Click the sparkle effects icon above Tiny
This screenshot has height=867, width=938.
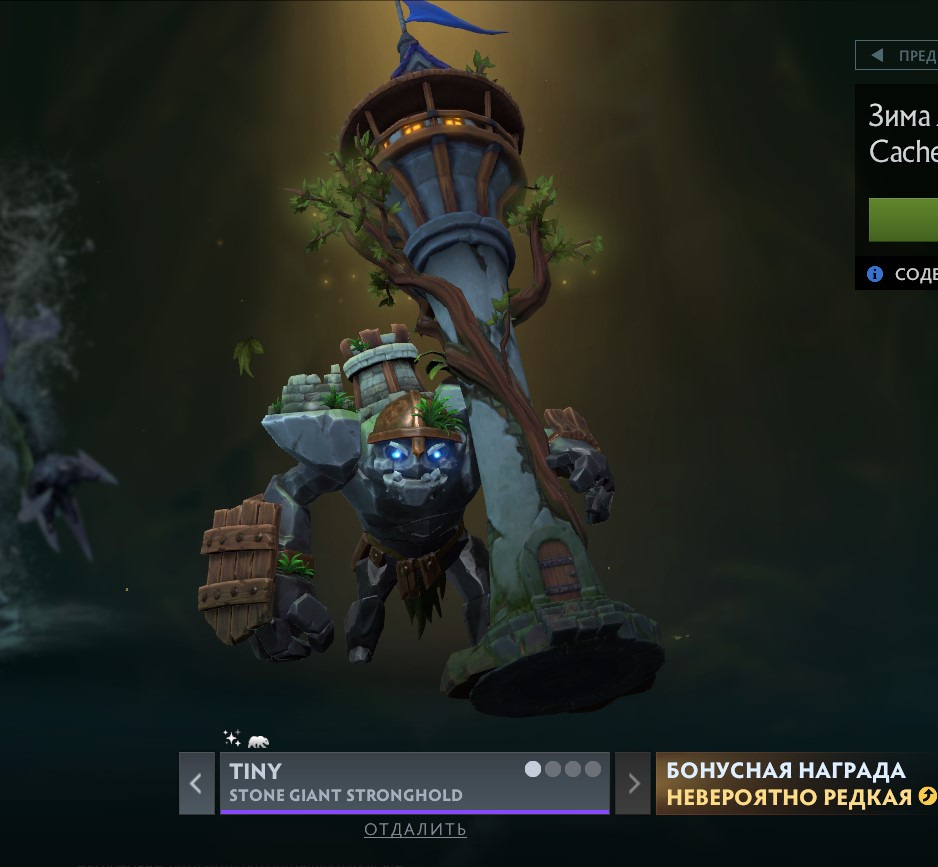pyautogui.click(x=232, y=739)
